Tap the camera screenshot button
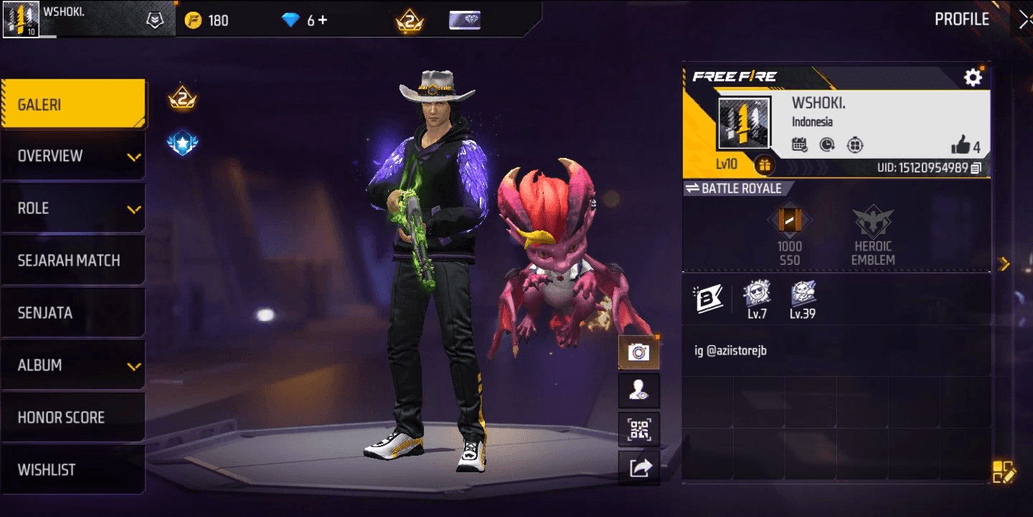Viewport: 1033px width, 517px height. click(x=638, y=351)
